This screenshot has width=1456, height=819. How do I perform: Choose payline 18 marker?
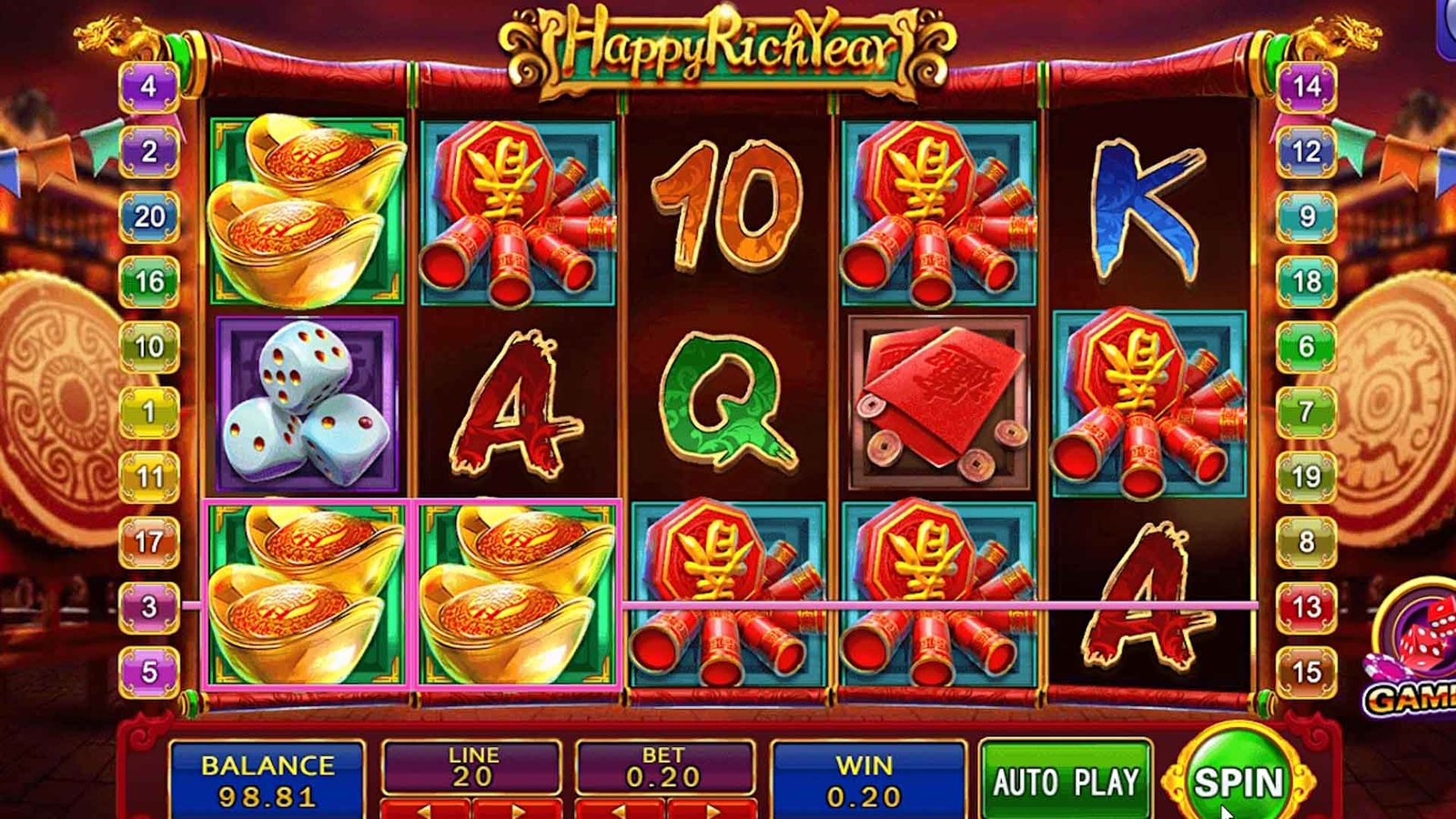coord(1307,281)
